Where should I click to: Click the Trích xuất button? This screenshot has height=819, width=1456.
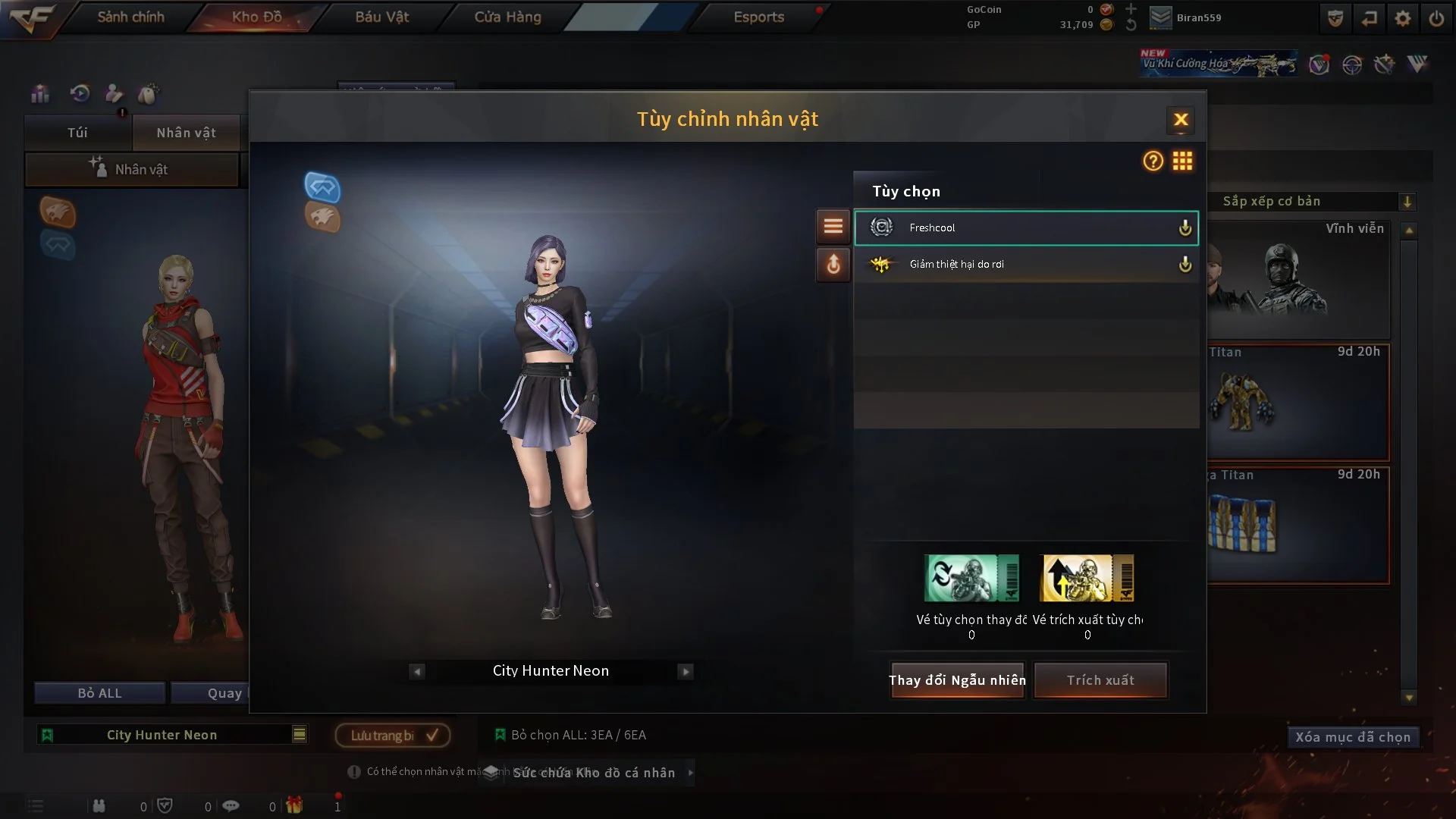(1100, 680)
